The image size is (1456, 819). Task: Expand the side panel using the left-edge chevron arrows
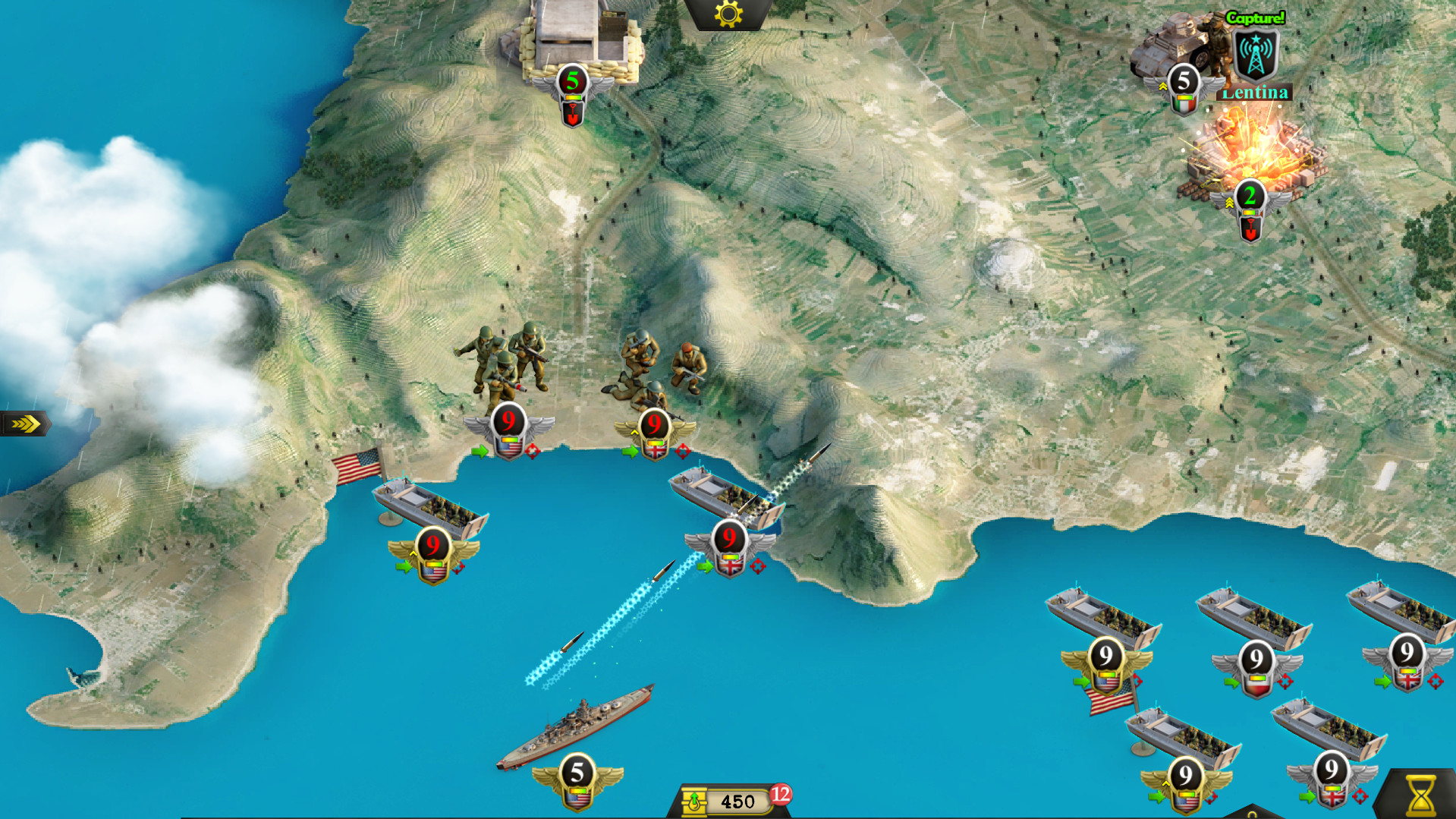(24, 425)
